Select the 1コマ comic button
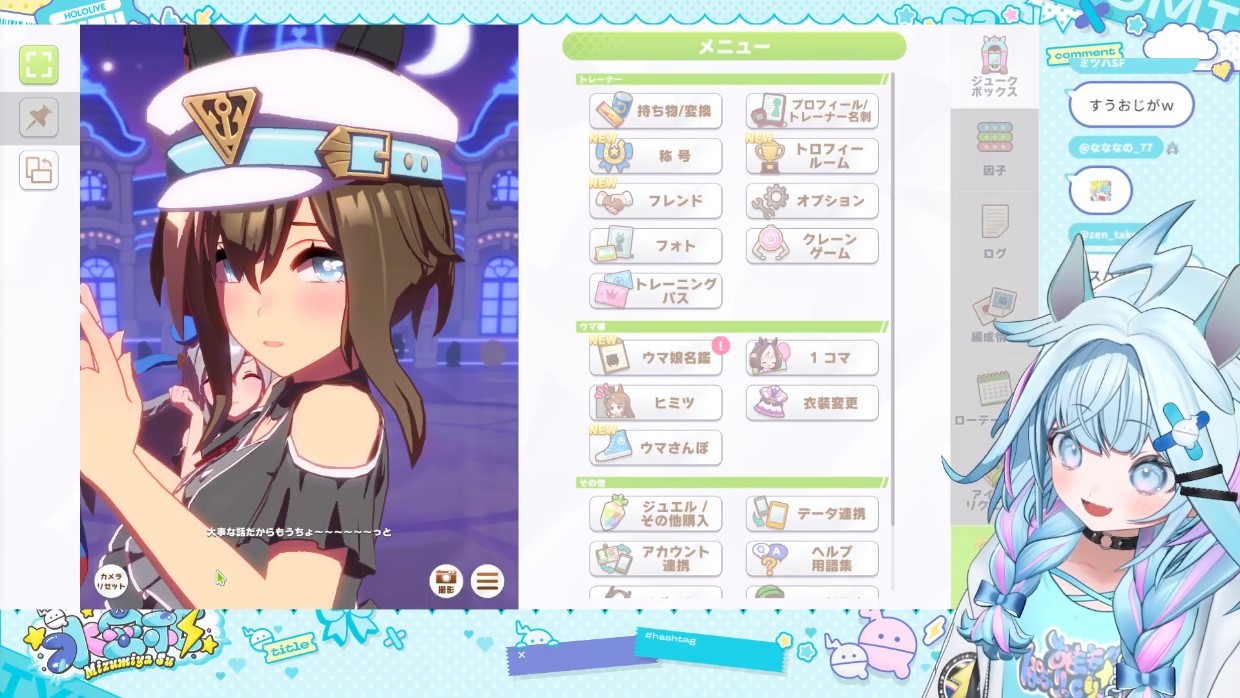 (812, 358)
